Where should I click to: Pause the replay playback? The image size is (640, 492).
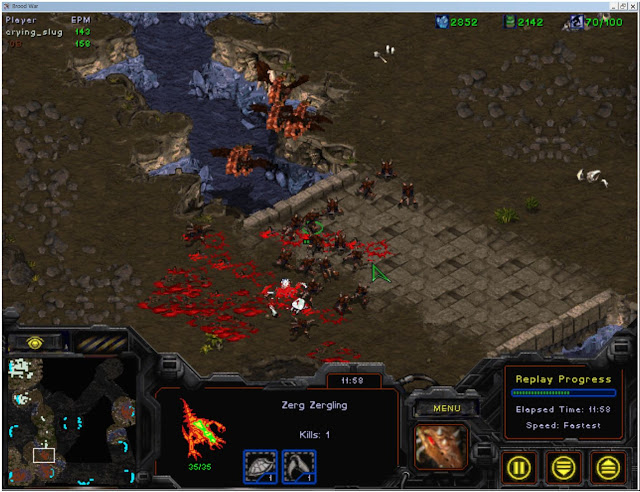point(520,466)
